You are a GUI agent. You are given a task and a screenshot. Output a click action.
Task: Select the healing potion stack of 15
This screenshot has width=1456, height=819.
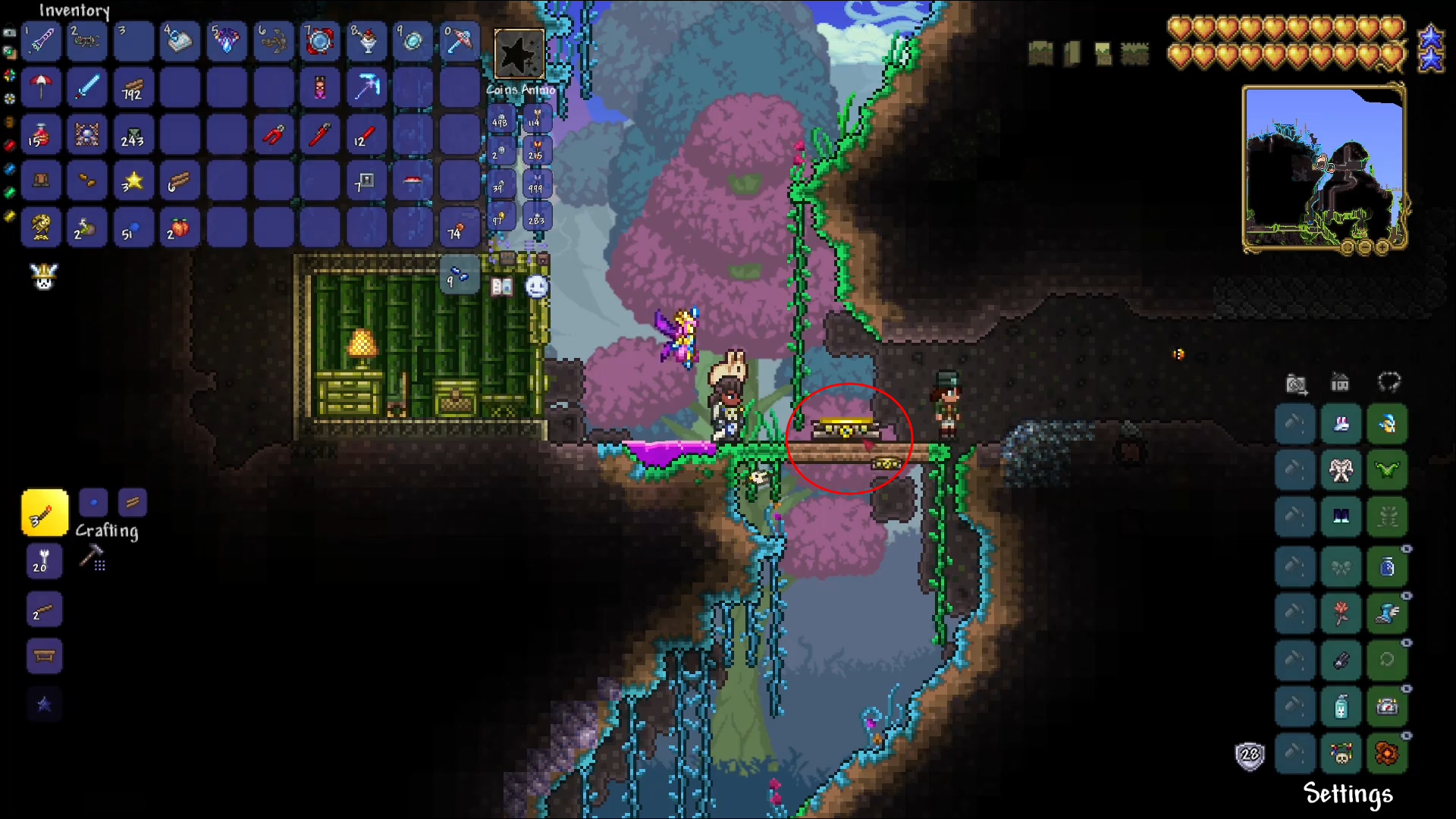tap(41, 135)
